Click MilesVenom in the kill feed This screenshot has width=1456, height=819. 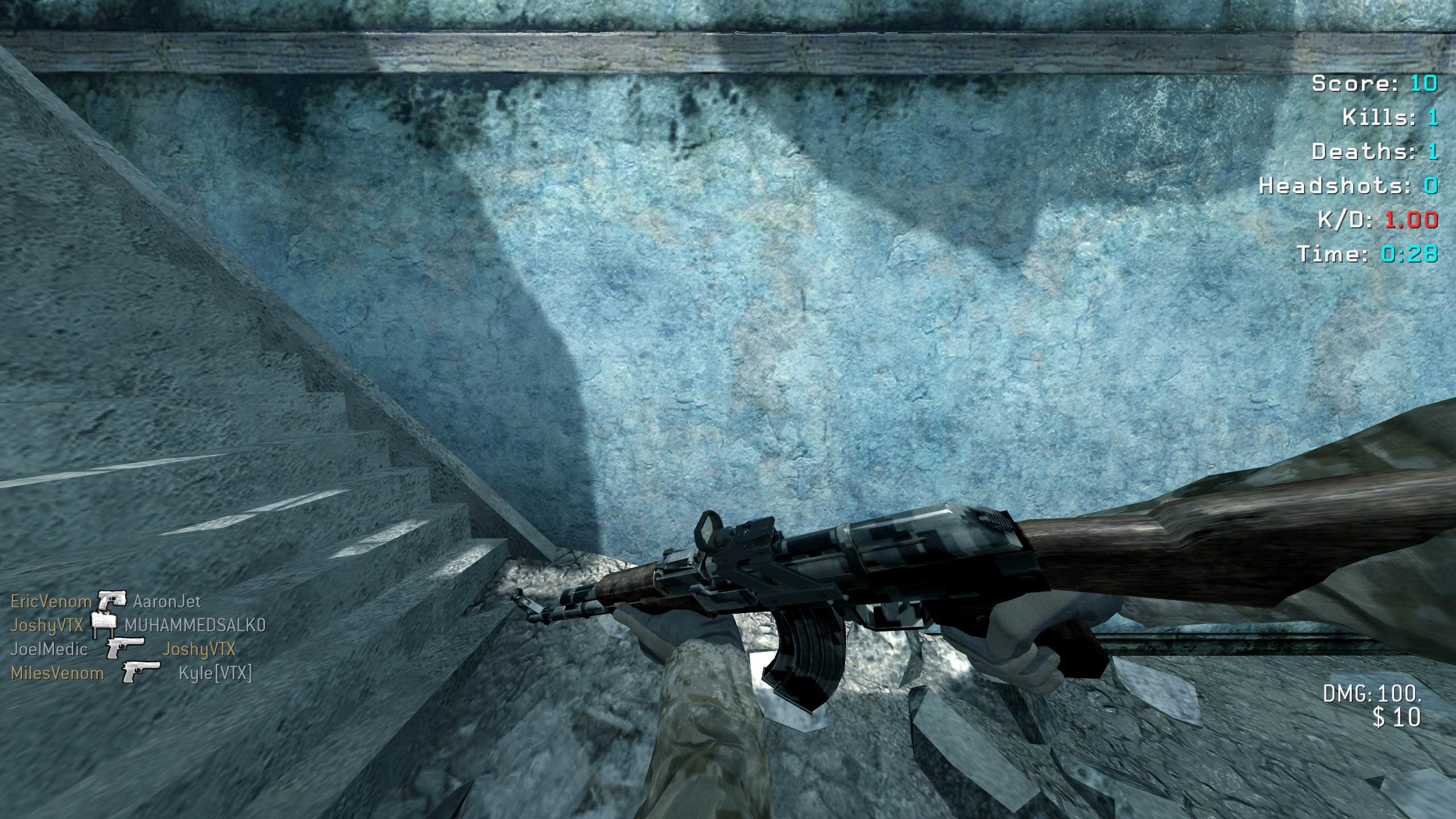57,673
